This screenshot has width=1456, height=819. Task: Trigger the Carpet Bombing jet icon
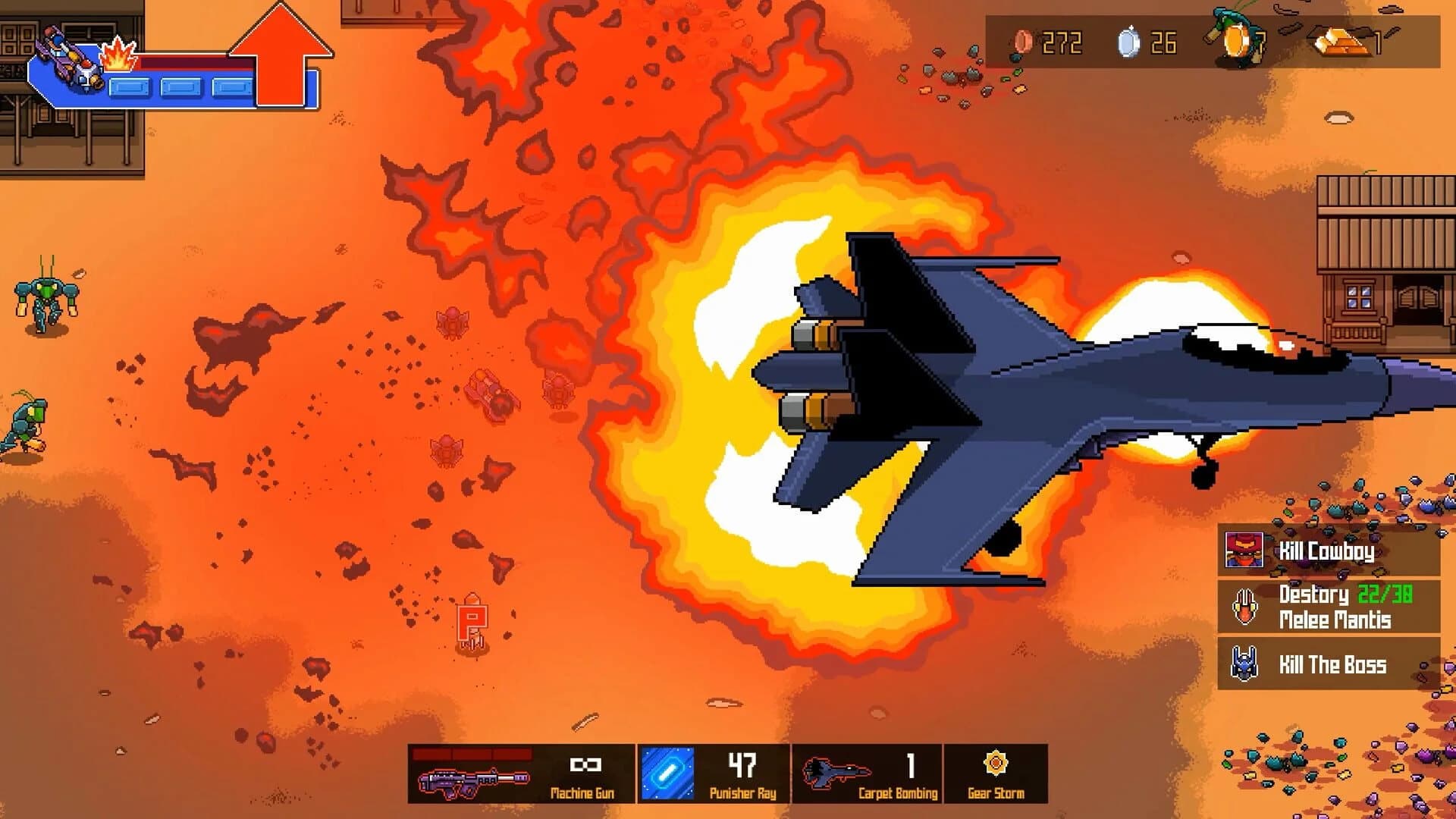pyautogui.click(x=837, y=771)
